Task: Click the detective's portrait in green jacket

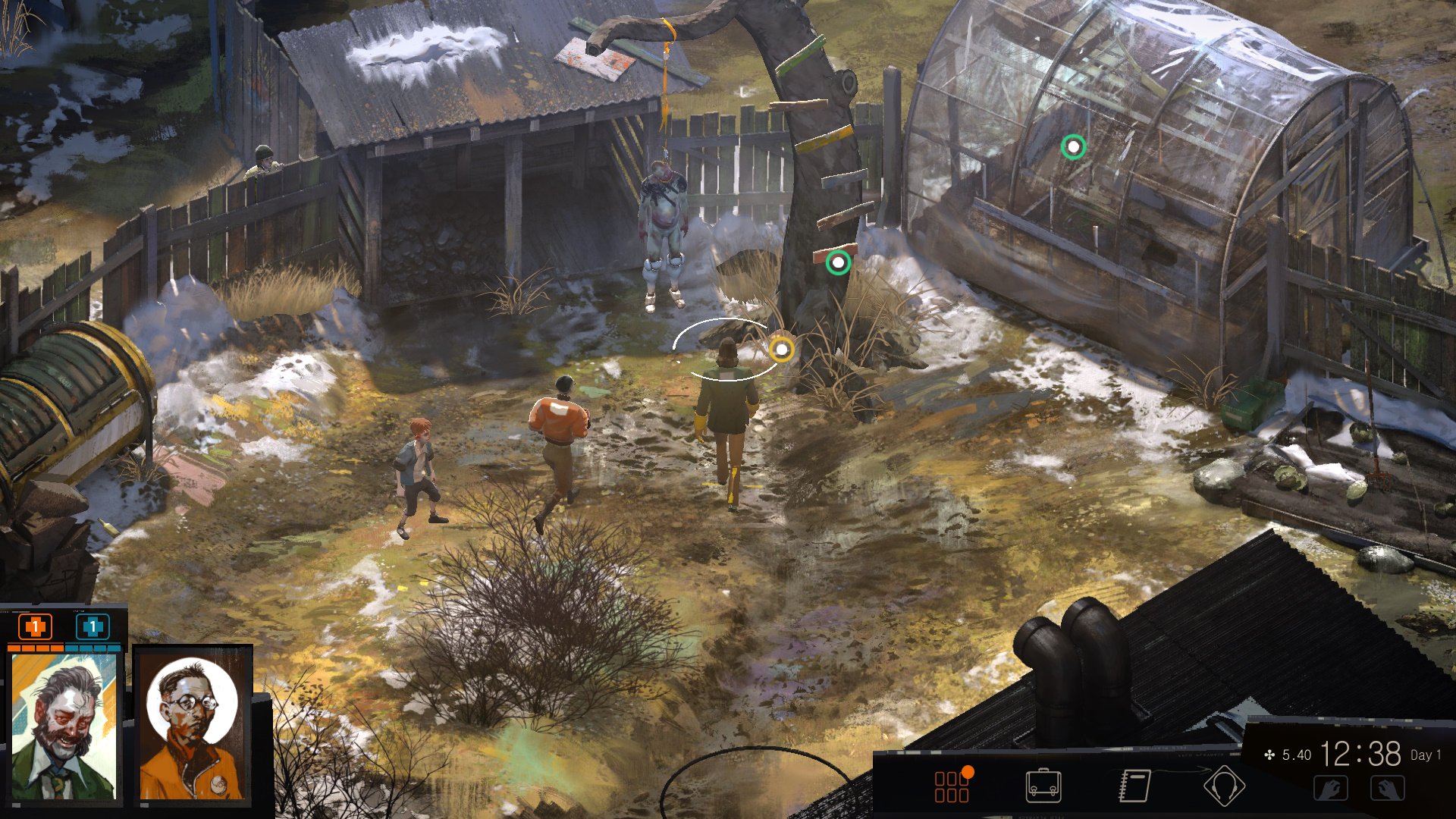Action: point(64,726)
